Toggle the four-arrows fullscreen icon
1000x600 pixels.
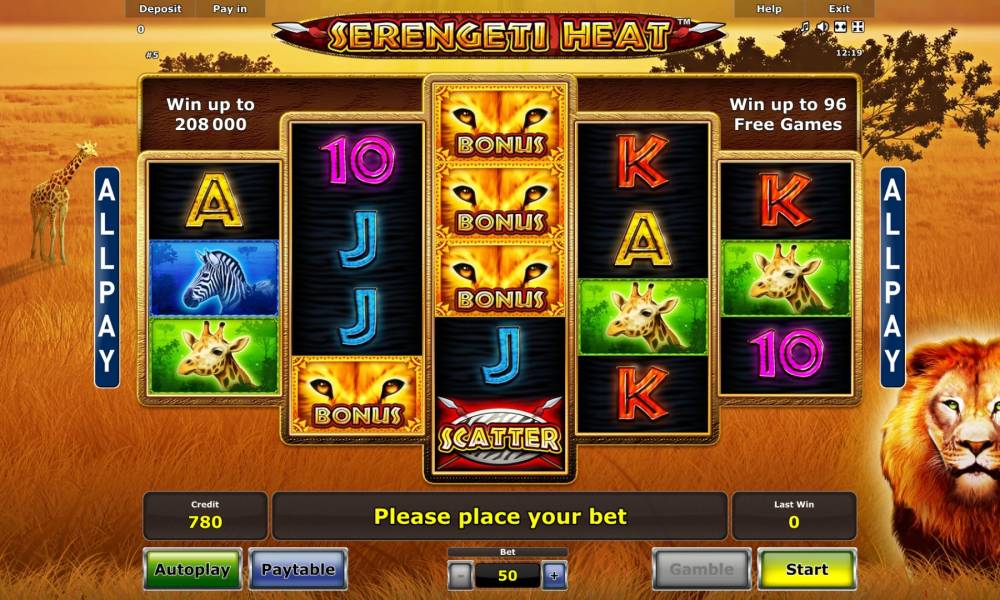[x=859, y=27]
